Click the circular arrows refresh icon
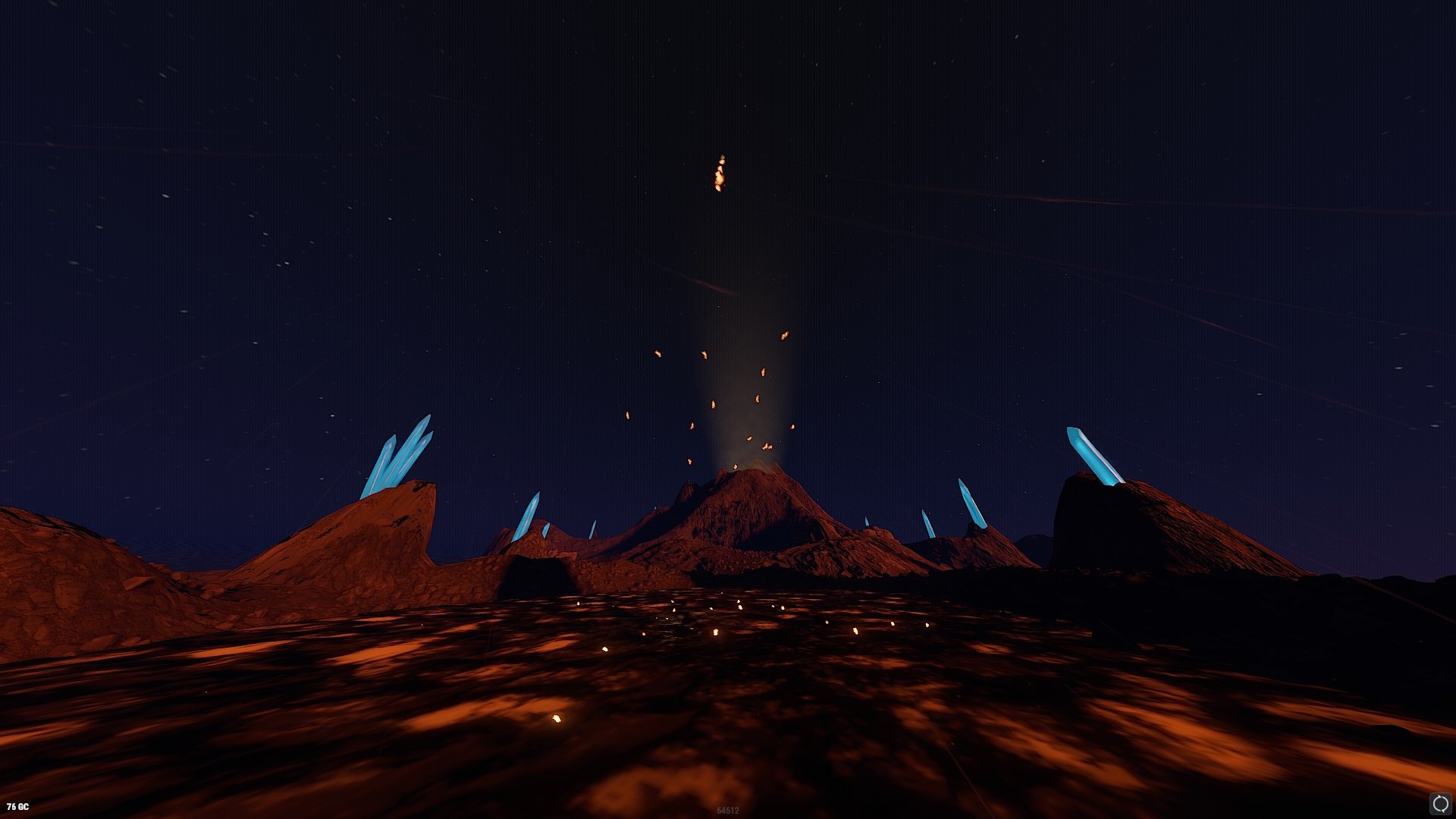1456x819 pixels. click(x=1440, y=804)
